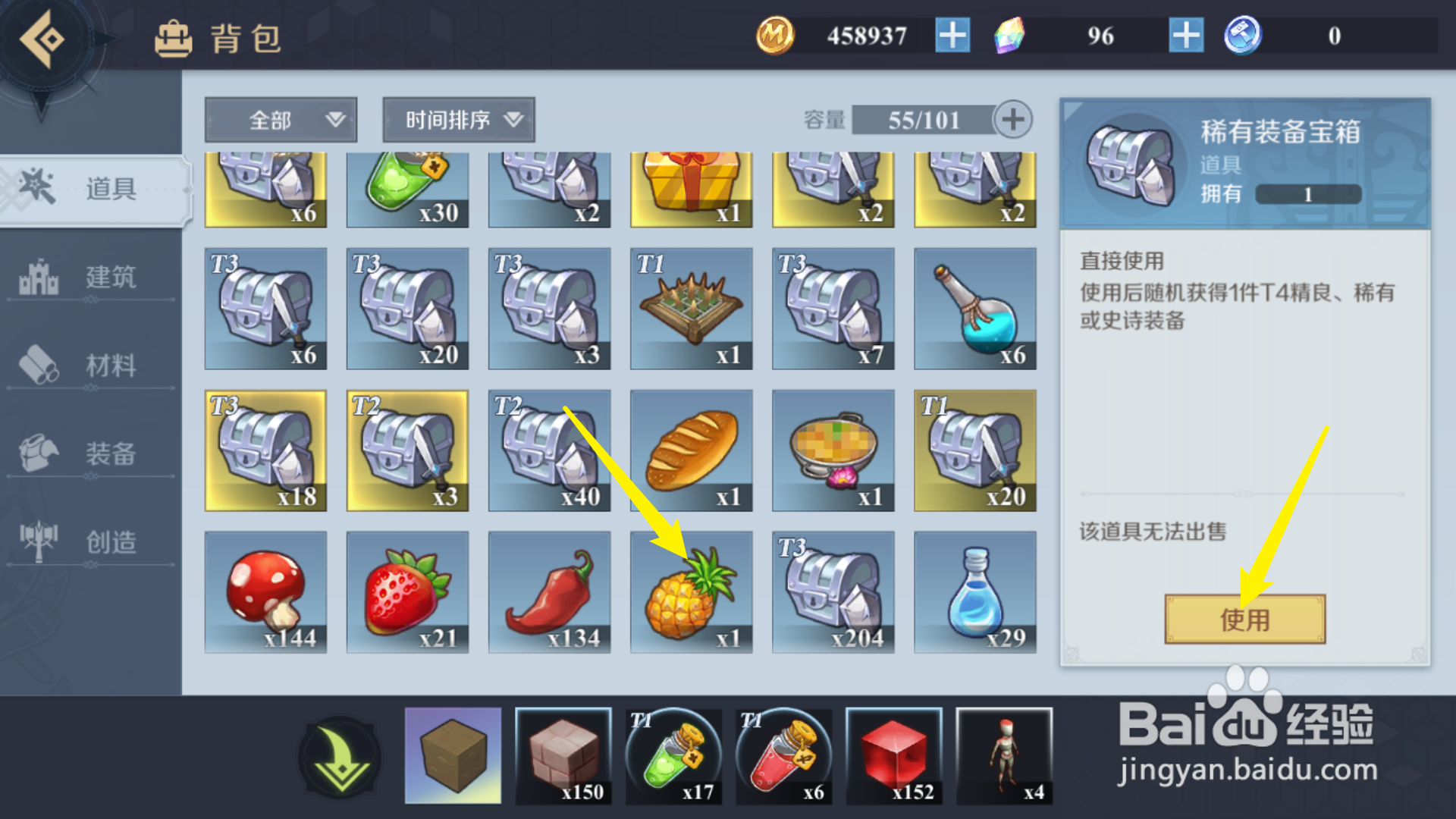Click the backpack icon beside the 背包 title
Screen dimensions: 1456x819
tap(174, 36)
